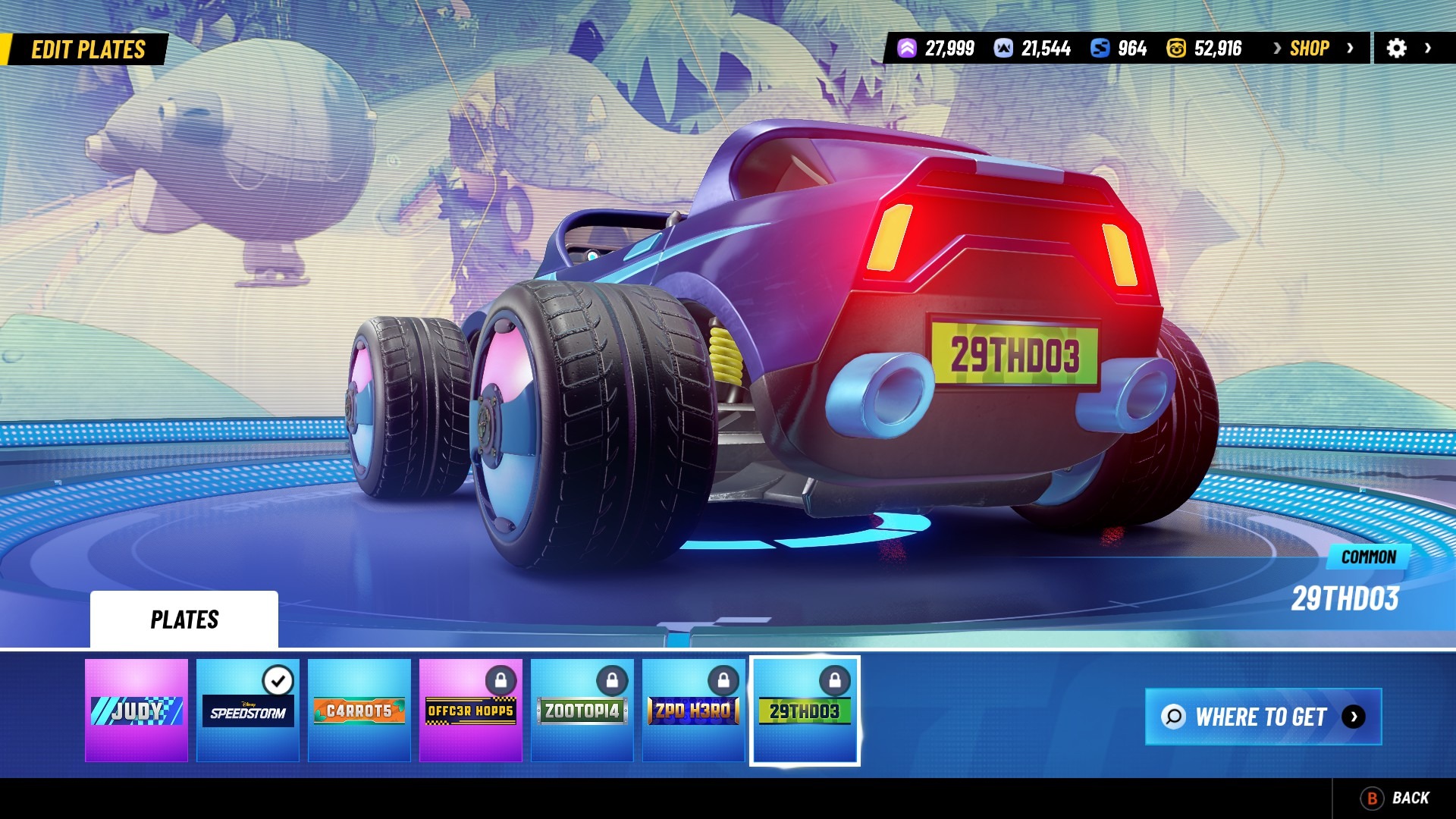Screen dimensions: 1456x819
Task: Open settings via the gear icon
Action: (1397, 49)
